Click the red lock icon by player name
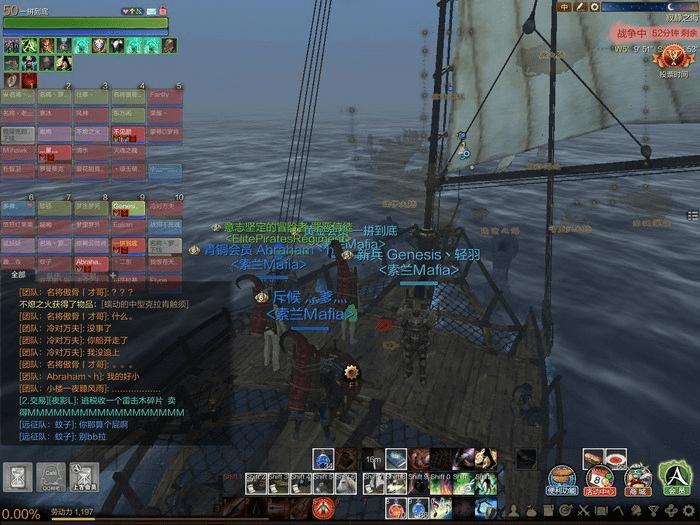This screenshot has height=525, width=700. click(x=163, y=9)
